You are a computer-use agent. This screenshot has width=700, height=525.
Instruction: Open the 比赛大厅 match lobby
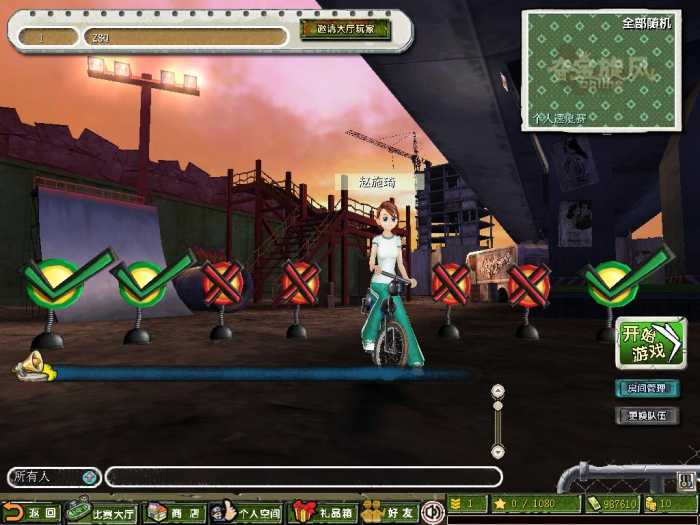tap(102, 512)
